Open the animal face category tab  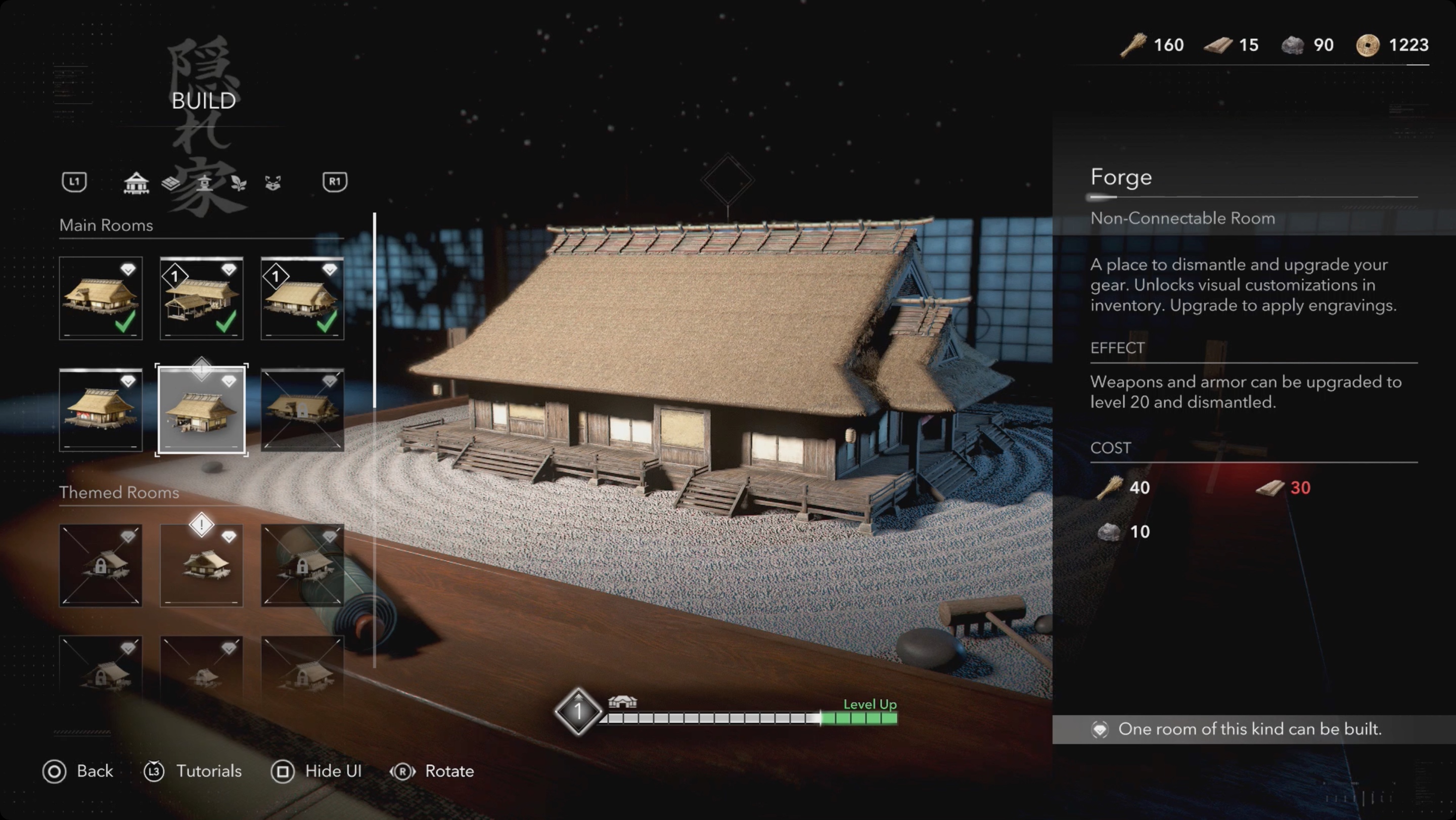(x=273, y=183)
